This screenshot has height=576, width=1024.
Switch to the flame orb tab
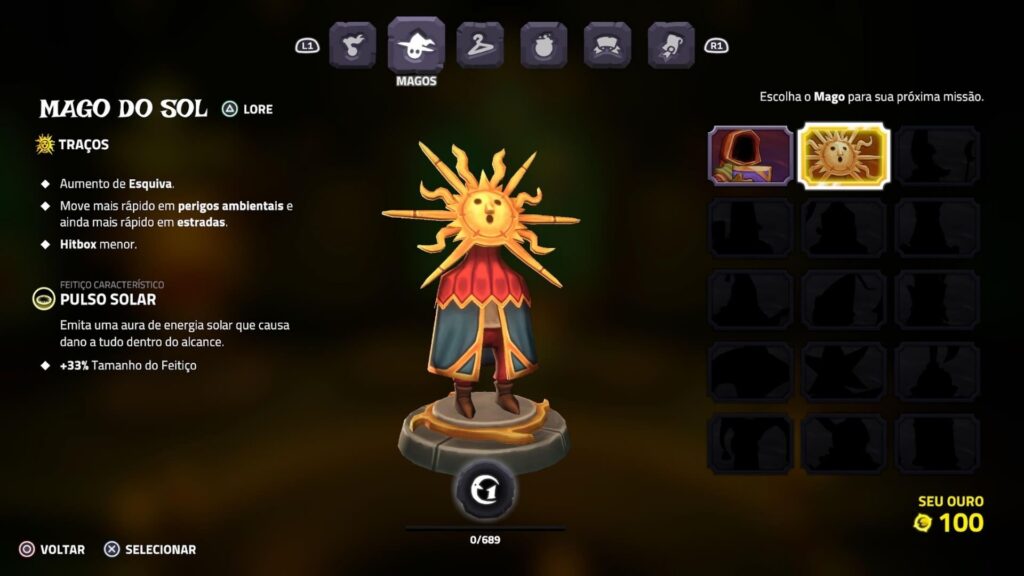pyautogui.click(x=352, y=45)
